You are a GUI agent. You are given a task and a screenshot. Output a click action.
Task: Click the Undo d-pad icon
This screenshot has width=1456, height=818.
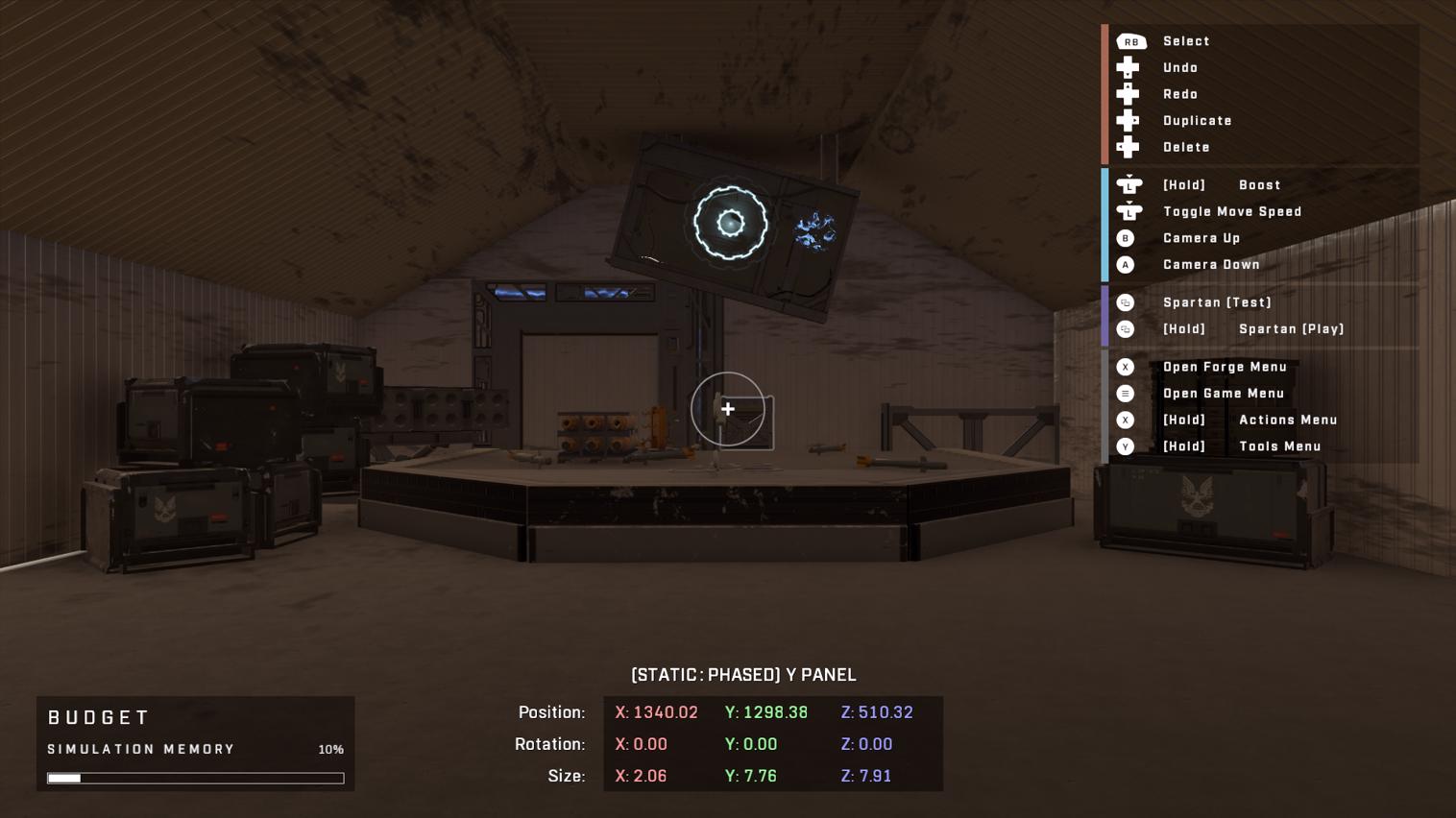[x=1128, y=67]
